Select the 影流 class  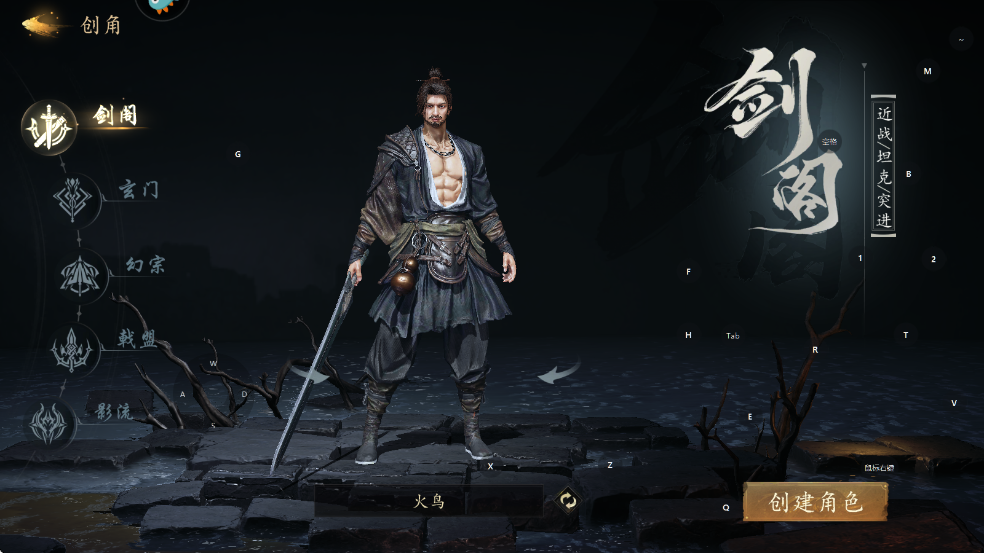[50, 421]
